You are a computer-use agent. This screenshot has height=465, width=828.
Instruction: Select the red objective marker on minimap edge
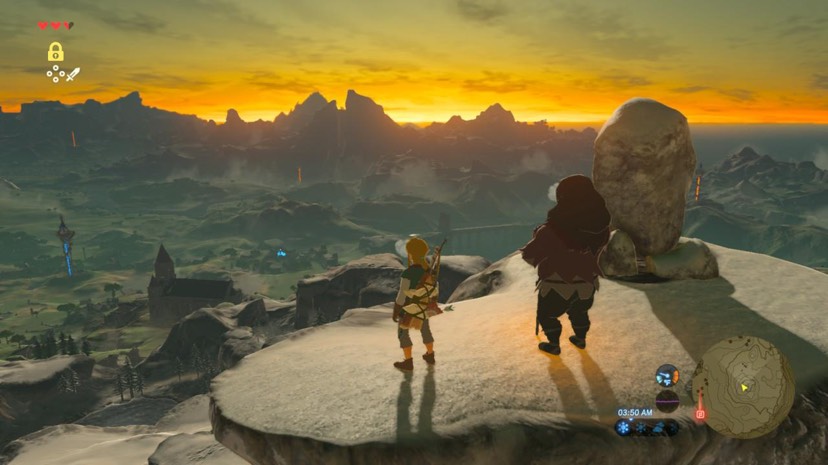click(x=700, y=412)
